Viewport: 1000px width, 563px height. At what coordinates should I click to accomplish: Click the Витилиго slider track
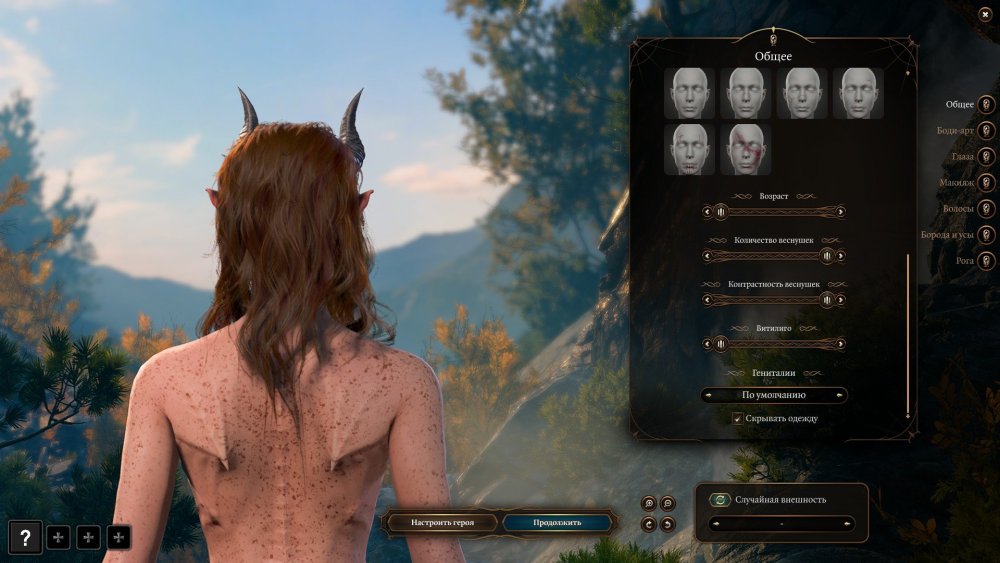coord(775,344)
